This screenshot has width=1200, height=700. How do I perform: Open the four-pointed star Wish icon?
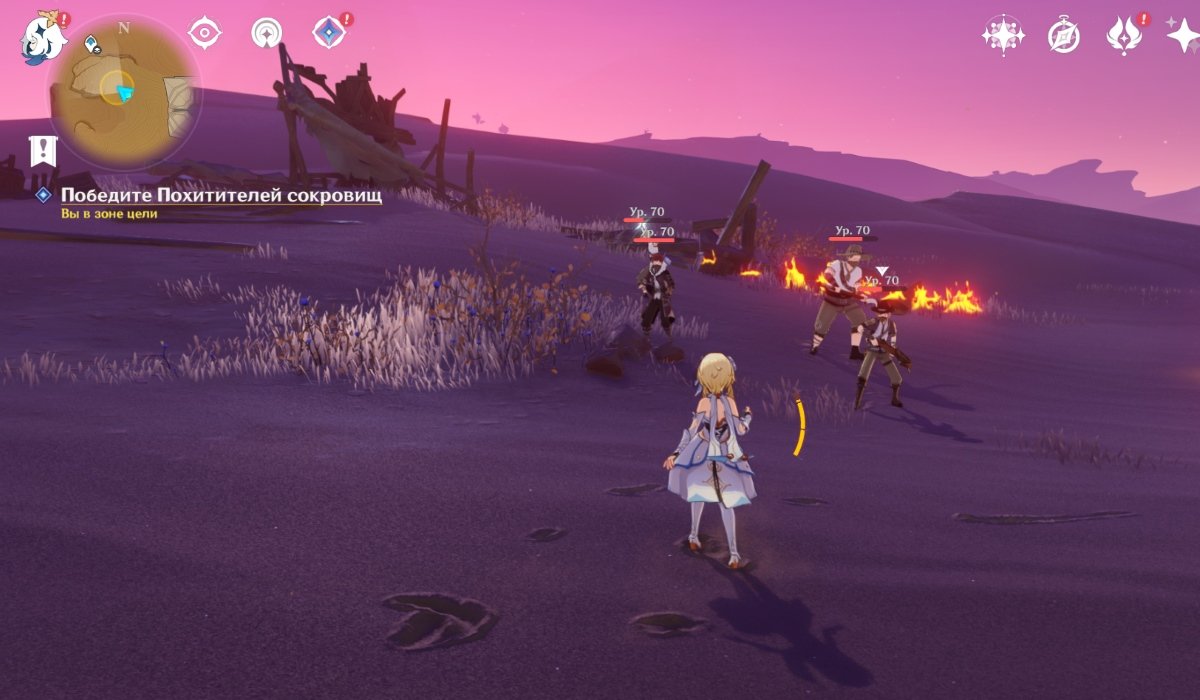click(1183, 36)
